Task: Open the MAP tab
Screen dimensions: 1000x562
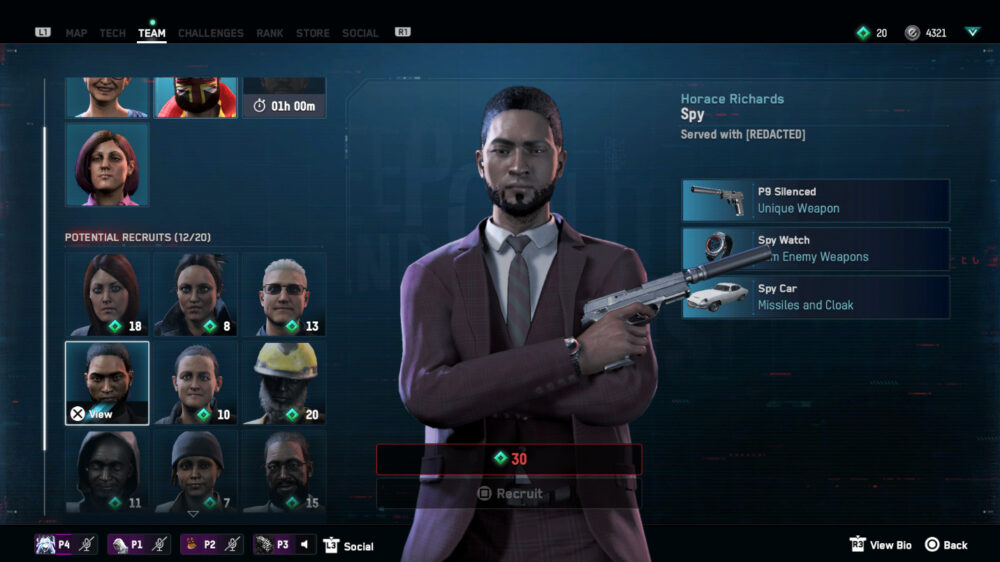Action: [x=76, y=33]
